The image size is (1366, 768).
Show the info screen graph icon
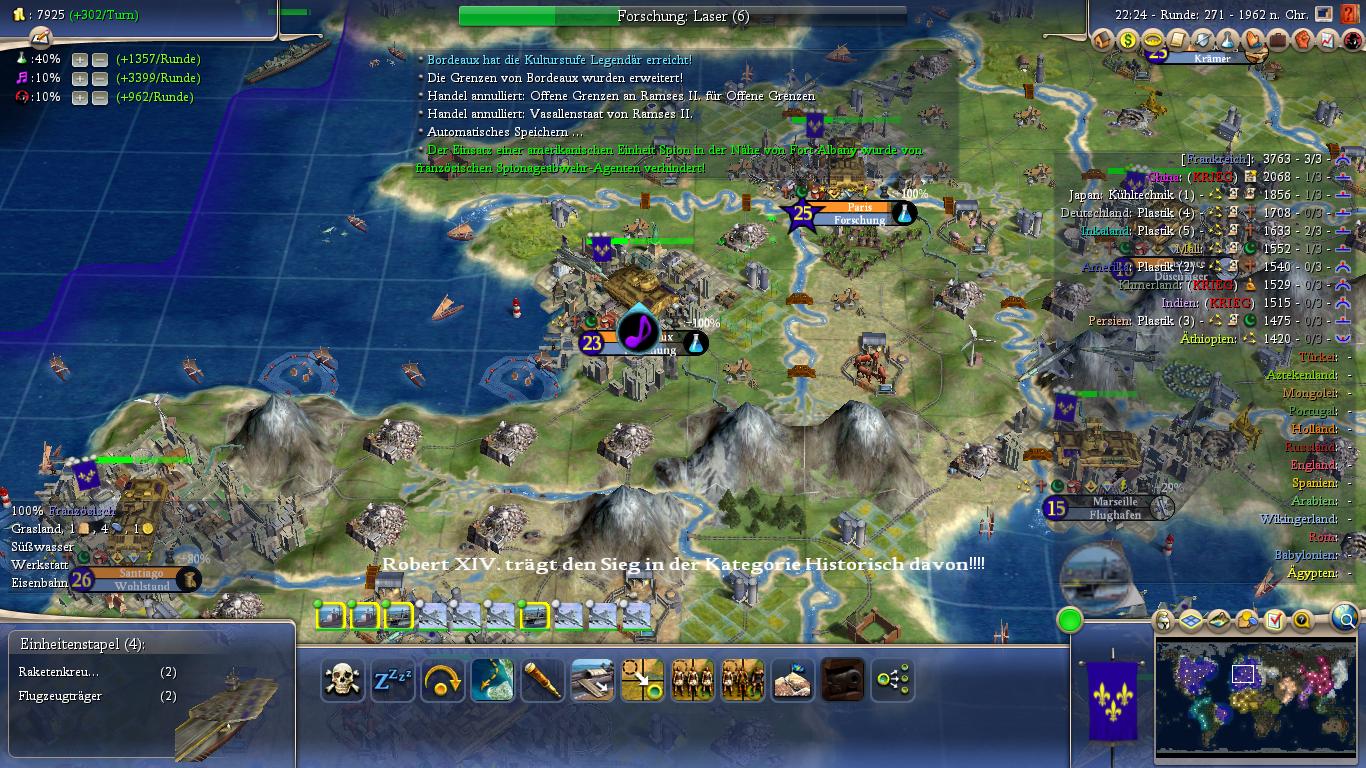1328,41
